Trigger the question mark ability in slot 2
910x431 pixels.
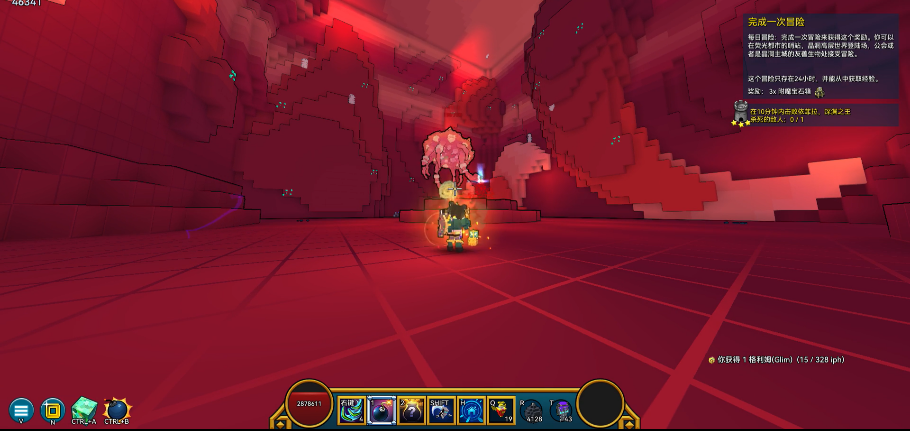pos(410,410)
